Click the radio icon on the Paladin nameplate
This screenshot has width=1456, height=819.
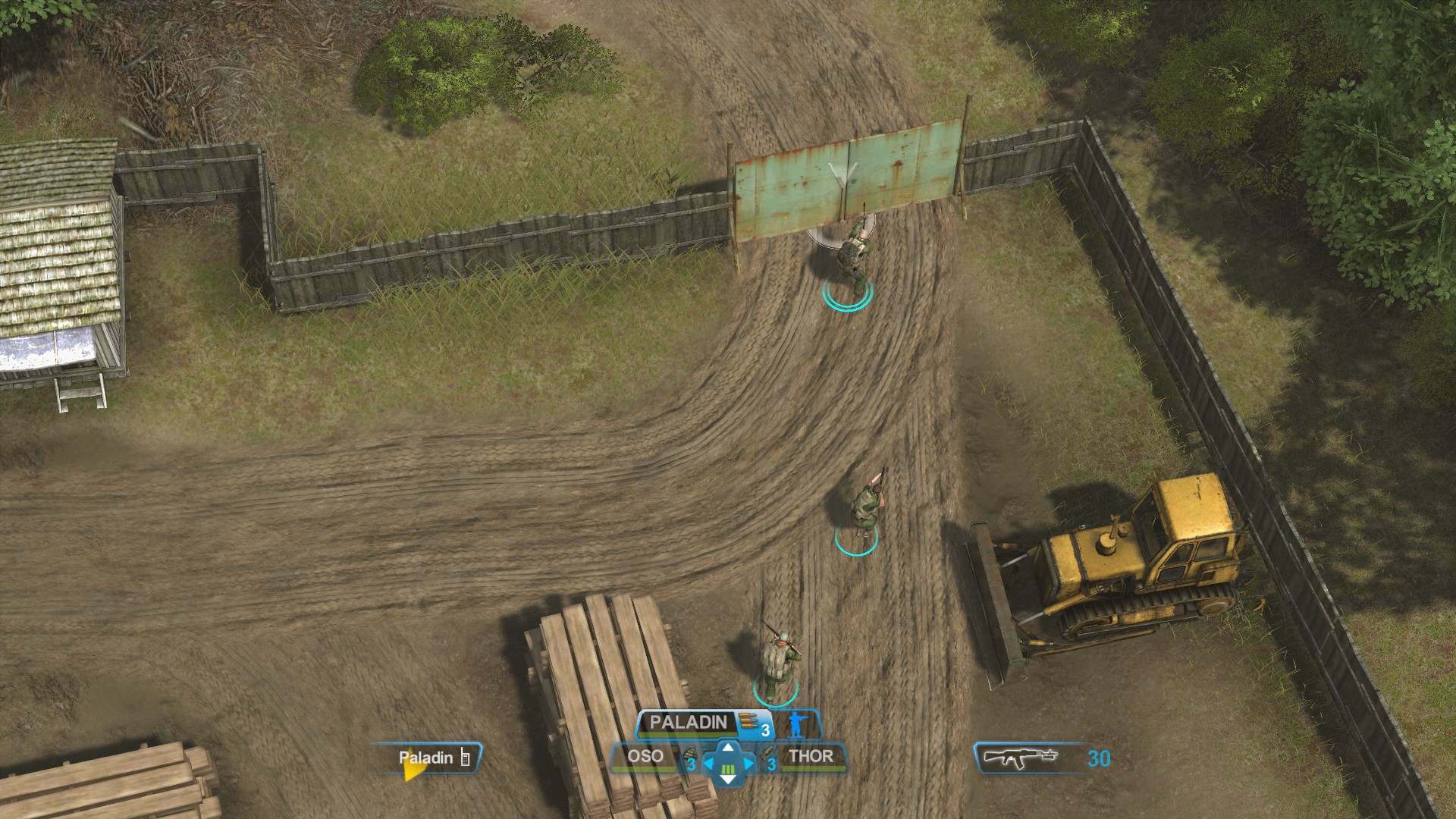pos(465,758)
